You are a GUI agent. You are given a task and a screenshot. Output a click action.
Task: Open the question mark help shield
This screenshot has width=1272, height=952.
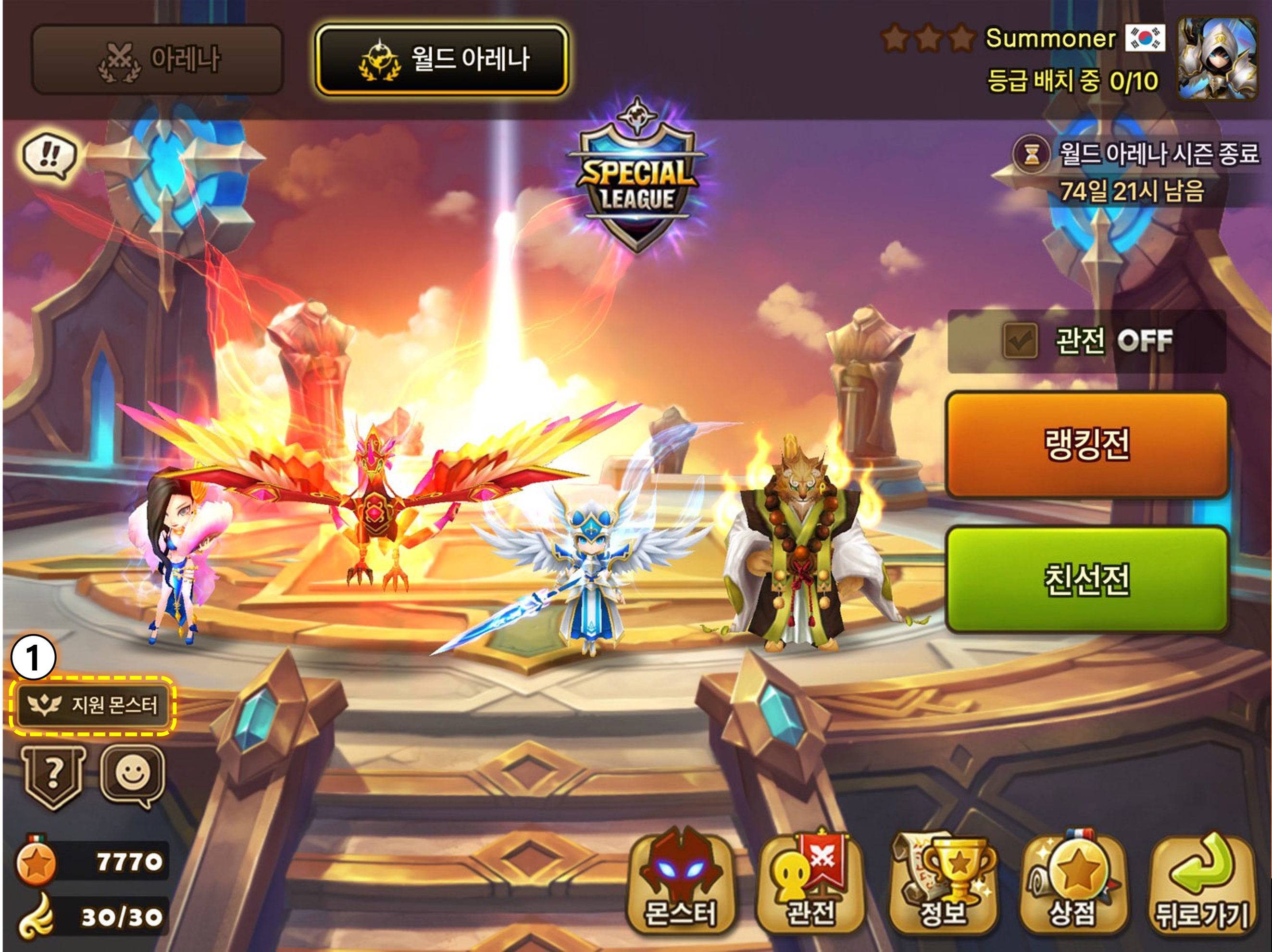tap(53, 777)
